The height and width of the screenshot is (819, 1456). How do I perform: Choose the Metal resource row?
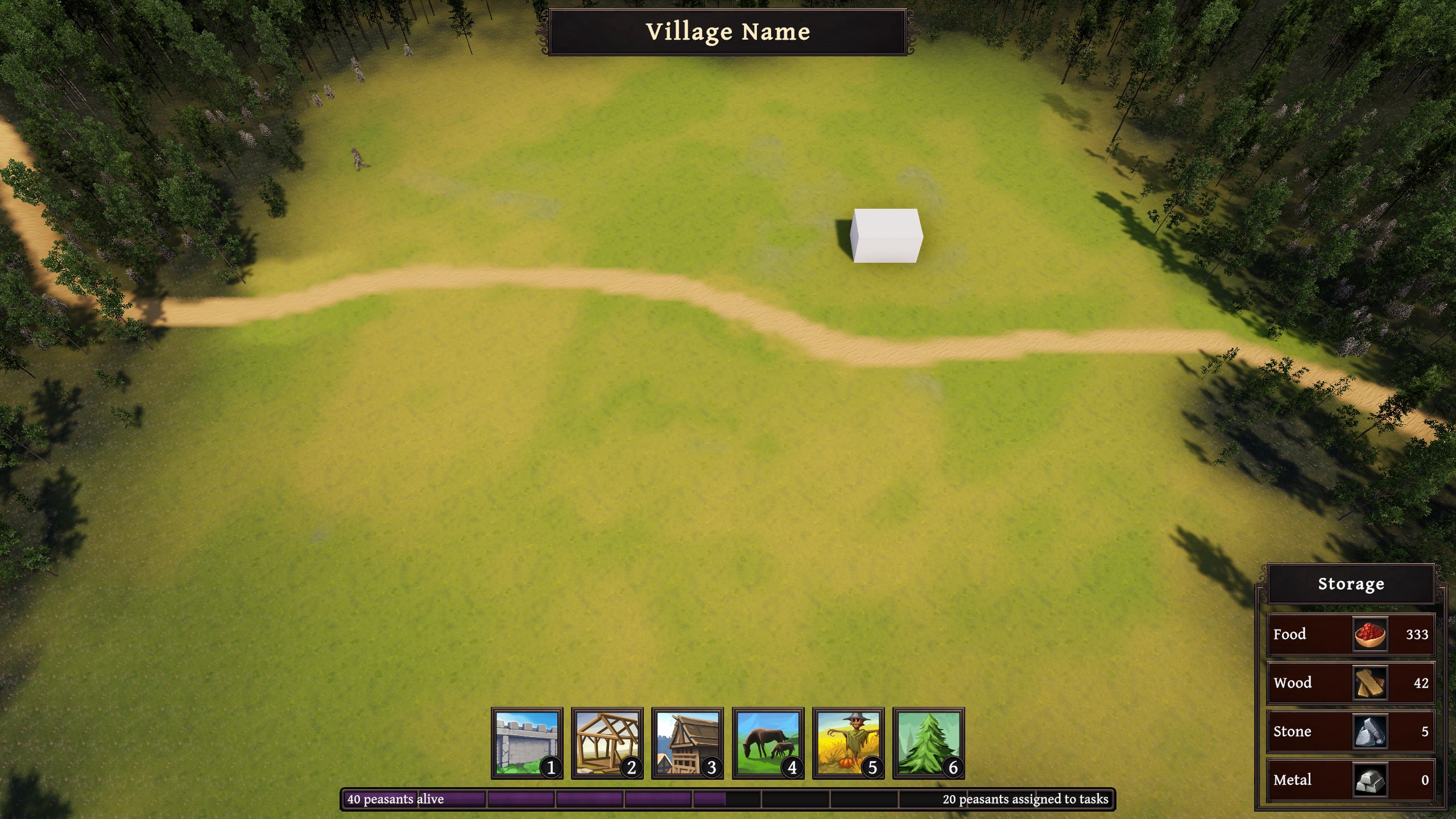pyautogui.click(x=1350, y=780)
